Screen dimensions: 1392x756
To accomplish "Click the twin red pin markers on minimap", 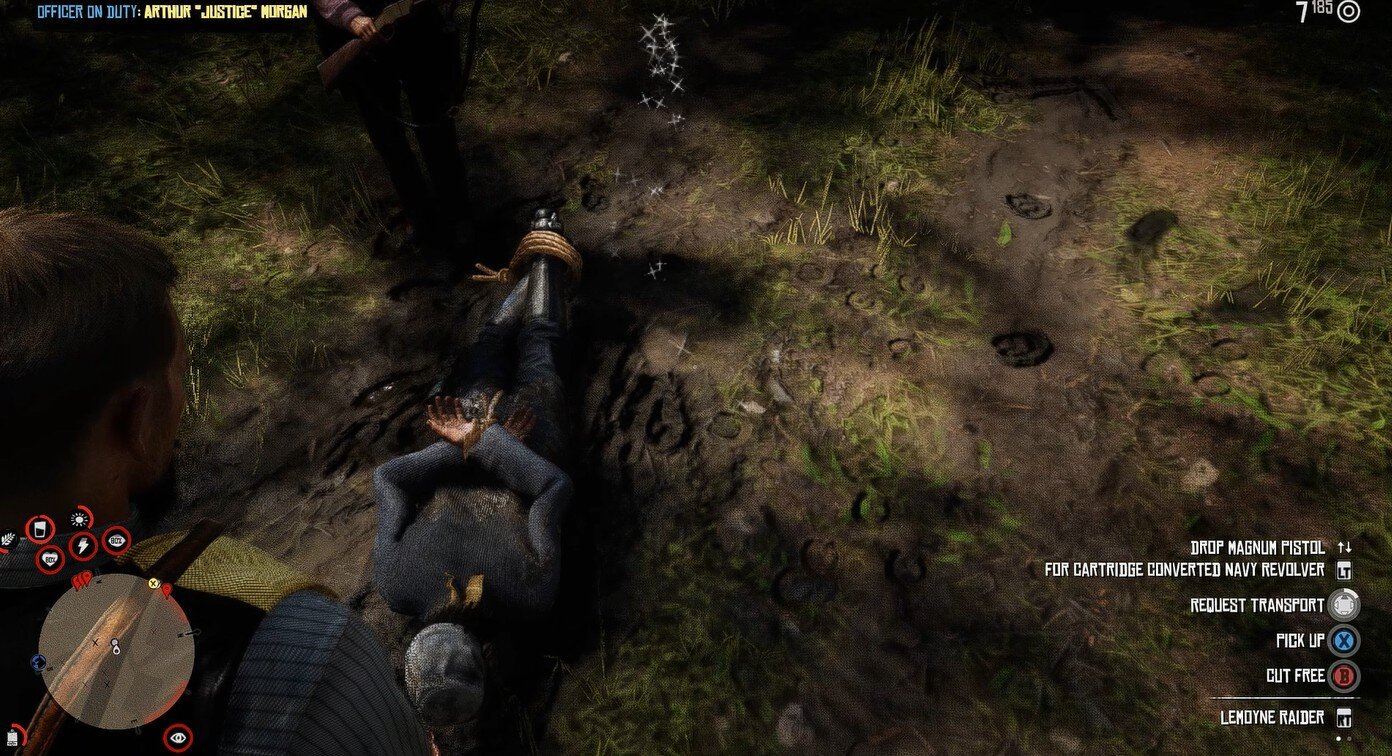I will tap(84, 578).
